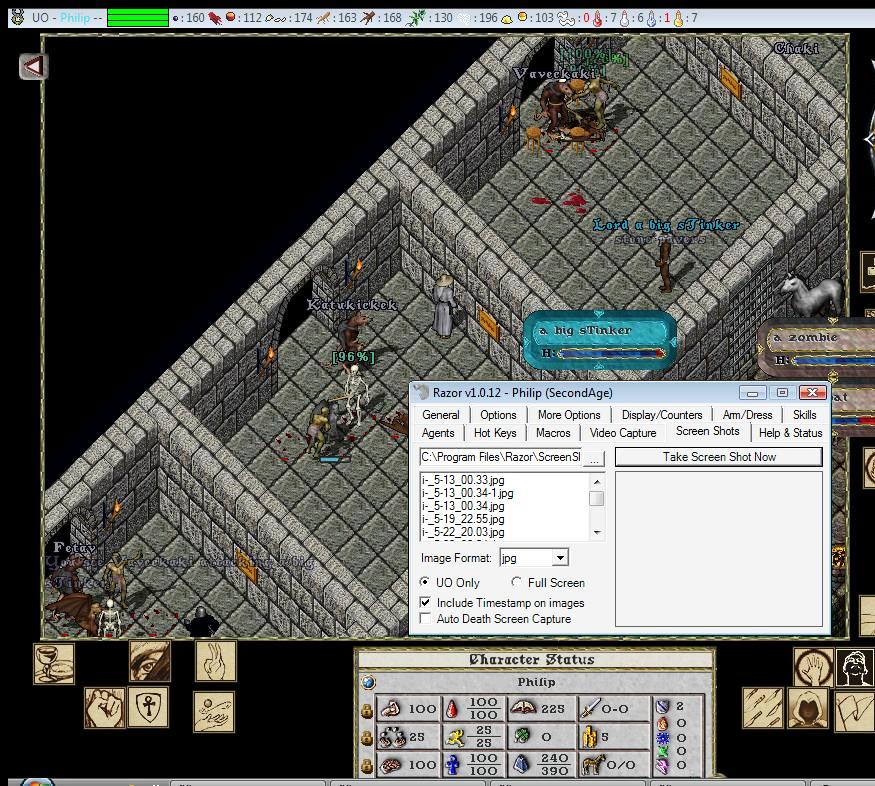The image size is (875, 786).
Task: Select screenshot file i-_5-19_22.55.jpg
Action: point(463,520)
